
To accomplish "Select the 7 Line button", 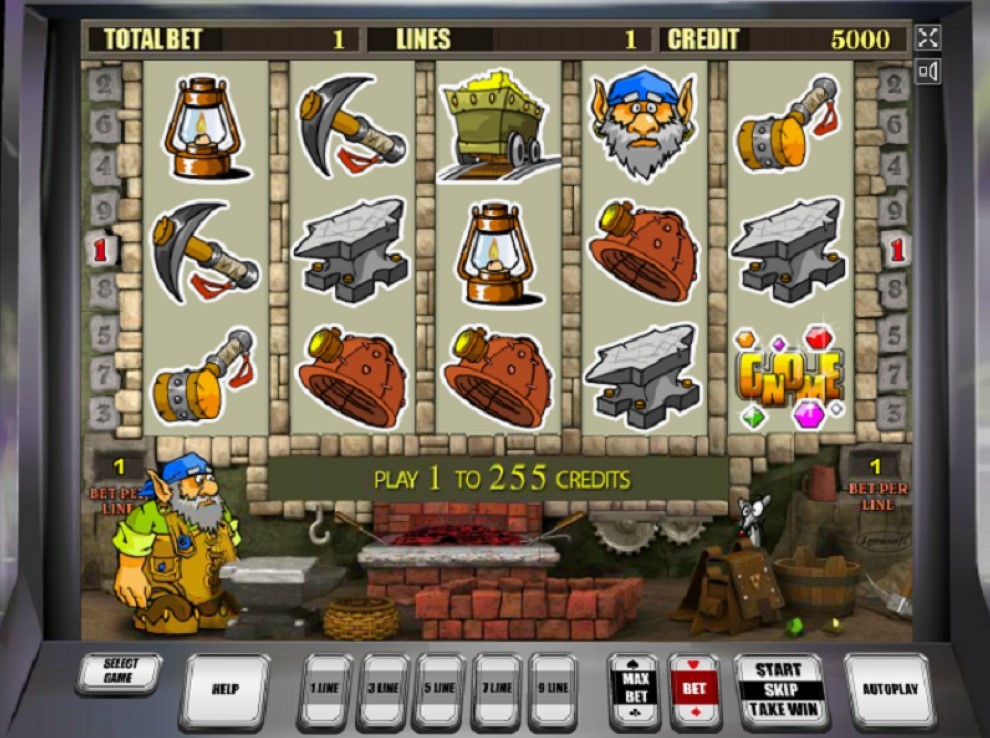I will tap(497, 689).
